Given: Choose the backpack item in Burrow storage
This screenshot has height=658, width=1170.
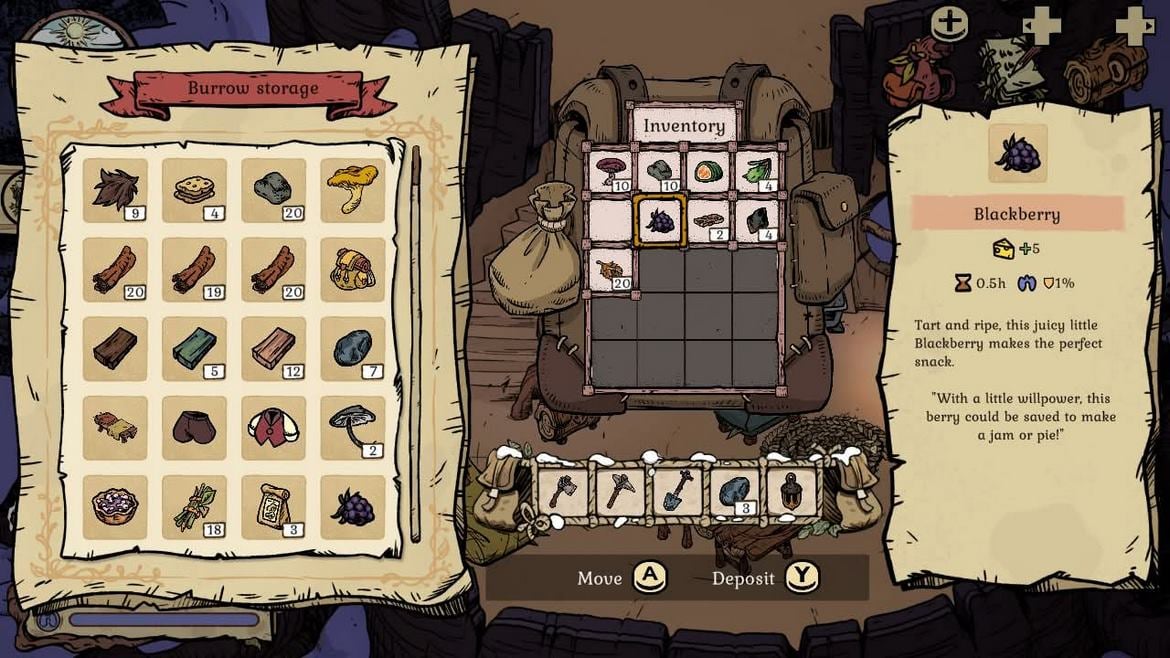Looking at the screenshot, I should tap(353, 270).
